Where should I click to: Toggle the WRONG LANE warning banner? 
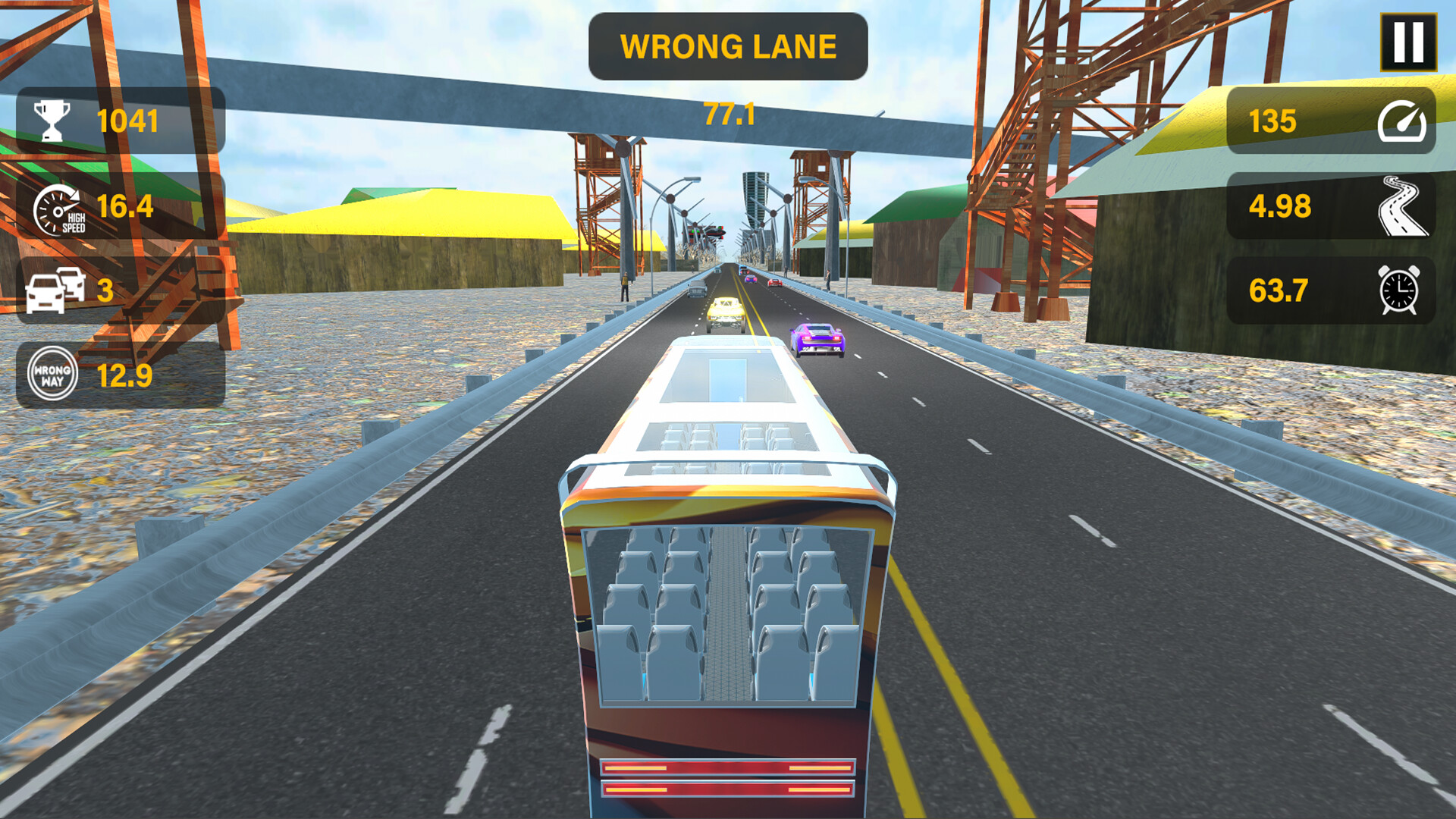tap(727, 47)
